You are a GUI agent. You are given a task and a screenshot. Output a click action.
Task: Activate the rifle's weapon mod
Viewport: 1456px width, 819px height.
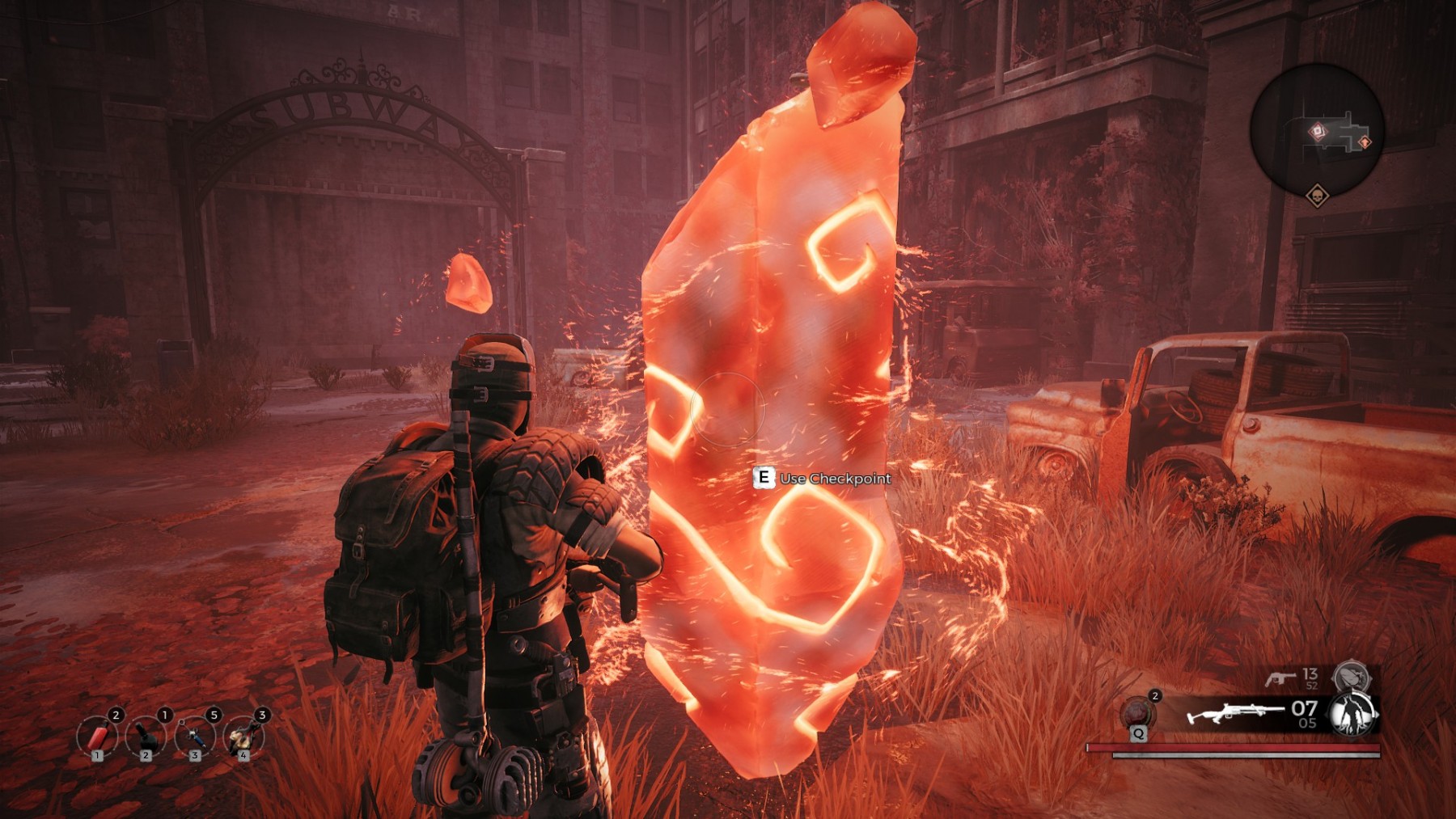click(x=1351, y=714)
